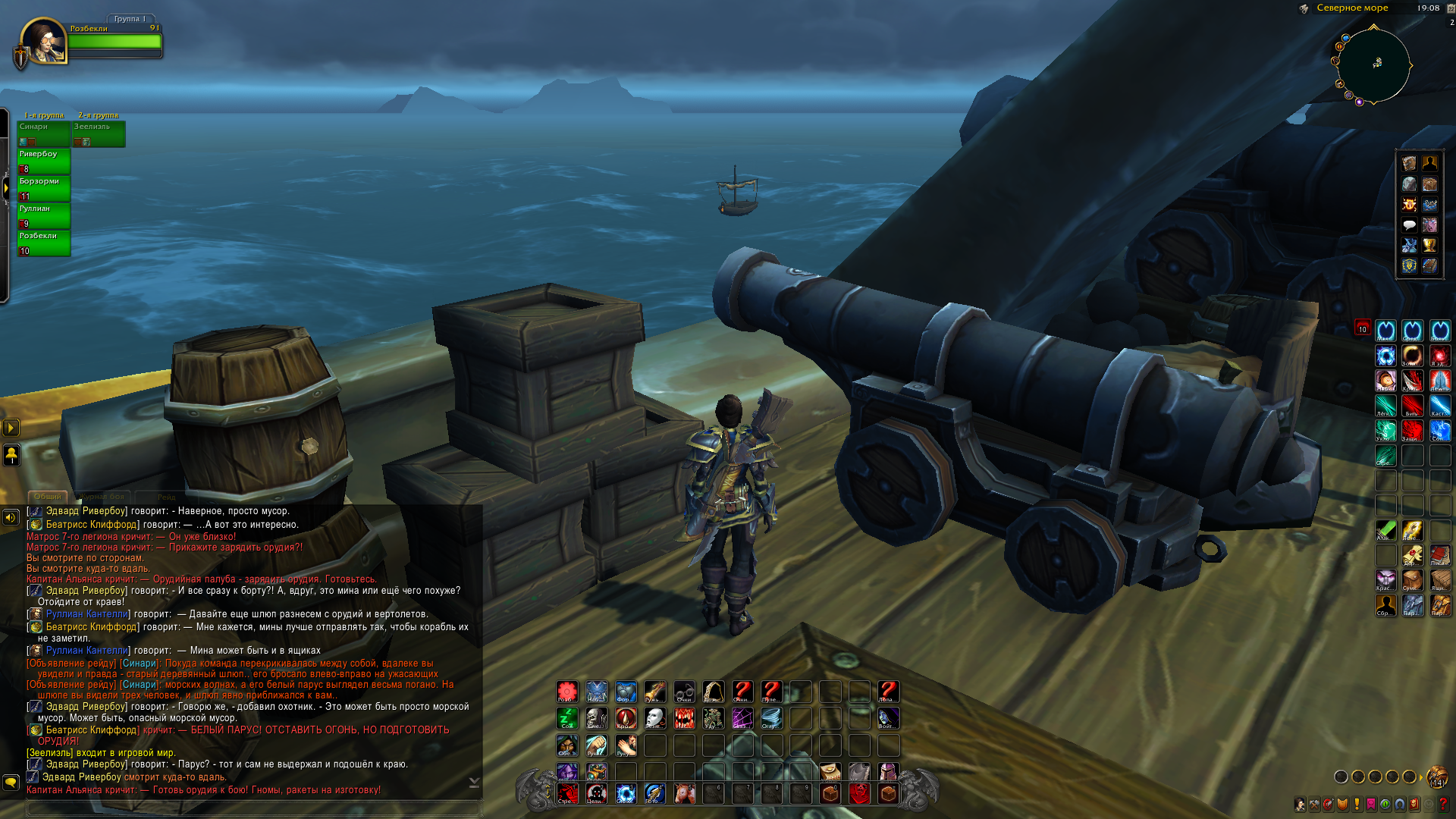Activate the purple spider web ability
The height and width of the screenshot is (819, 1456).
(742, 717)
